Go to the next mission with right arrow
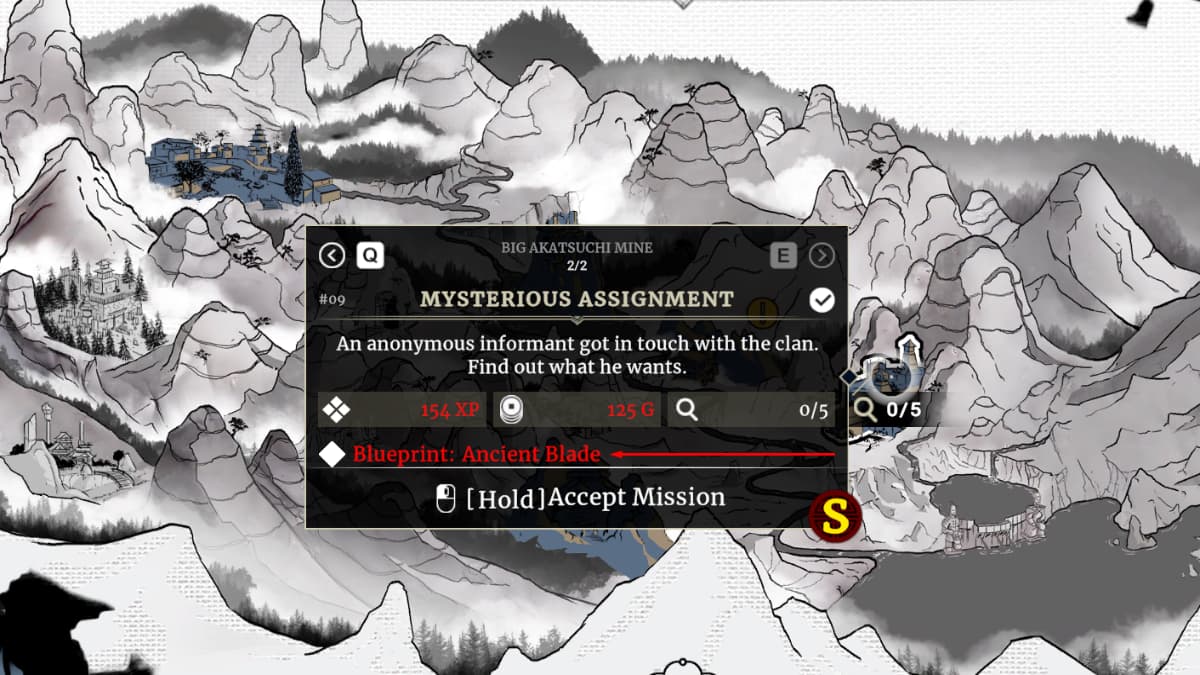 [822, 256]
